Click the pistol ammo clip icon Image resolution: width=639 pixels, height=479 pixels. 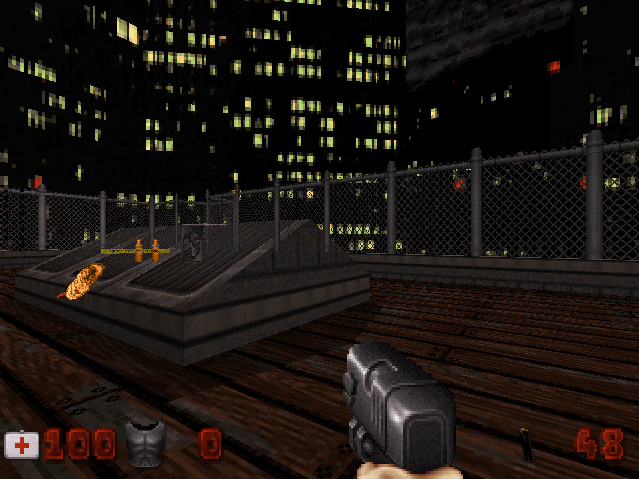tap(526, 445)
